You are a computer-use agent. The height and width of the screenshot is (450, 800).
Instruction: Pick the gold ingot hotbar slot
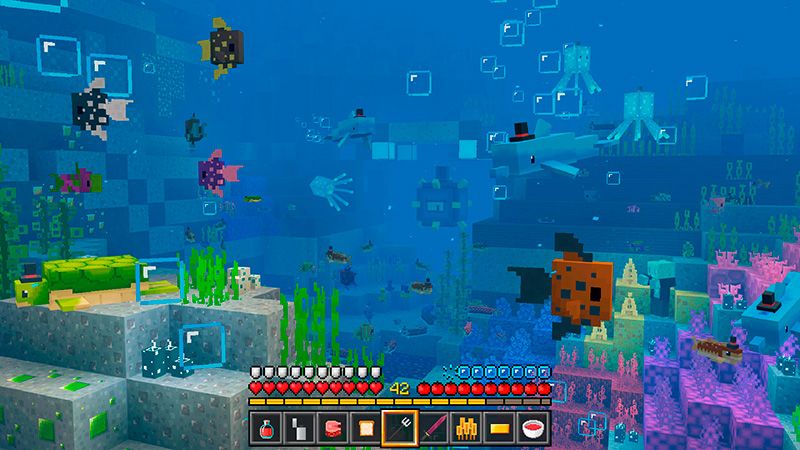coord(498,428)
